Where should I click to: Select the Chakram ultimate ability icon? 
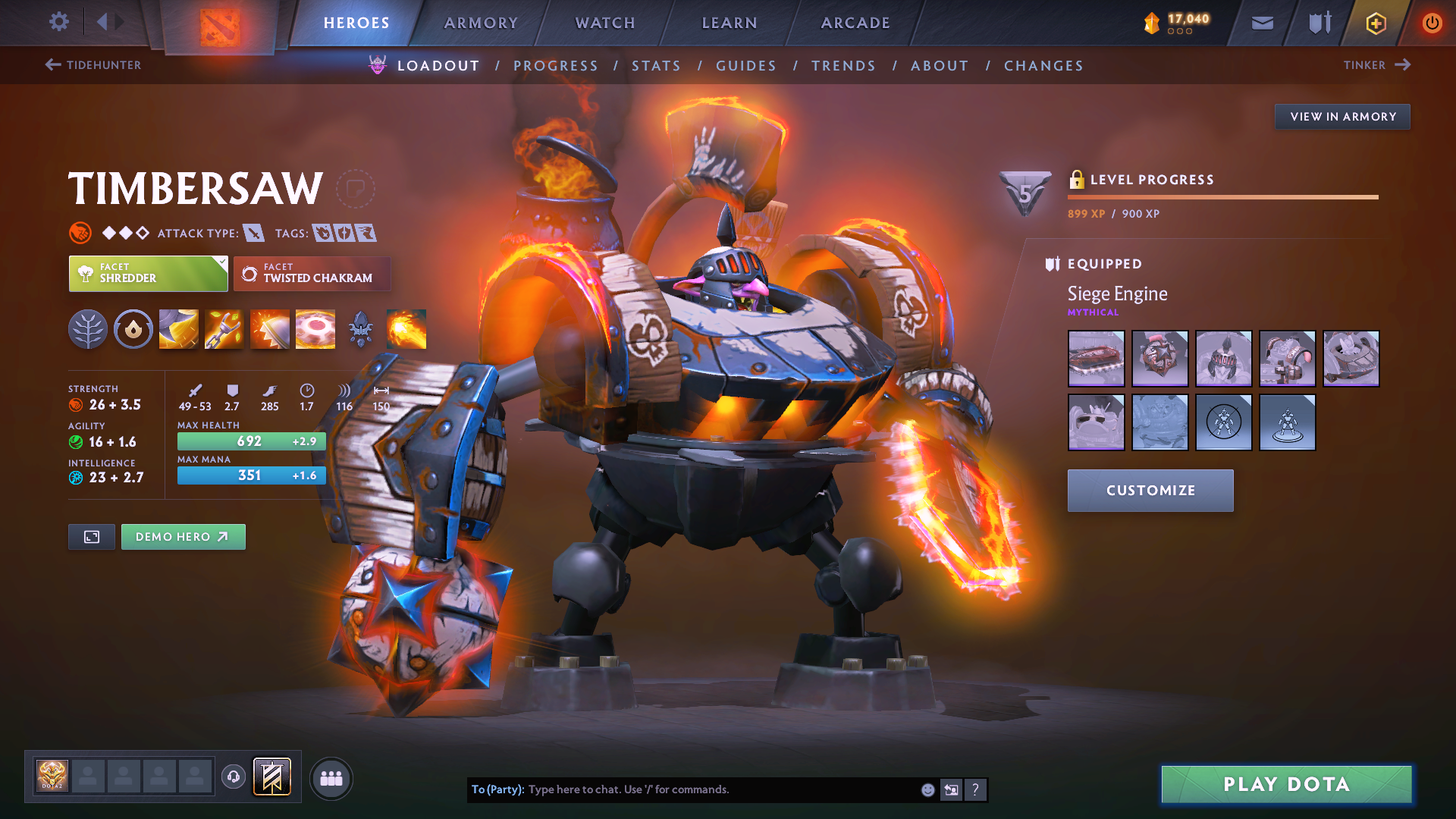coord(315,328)
